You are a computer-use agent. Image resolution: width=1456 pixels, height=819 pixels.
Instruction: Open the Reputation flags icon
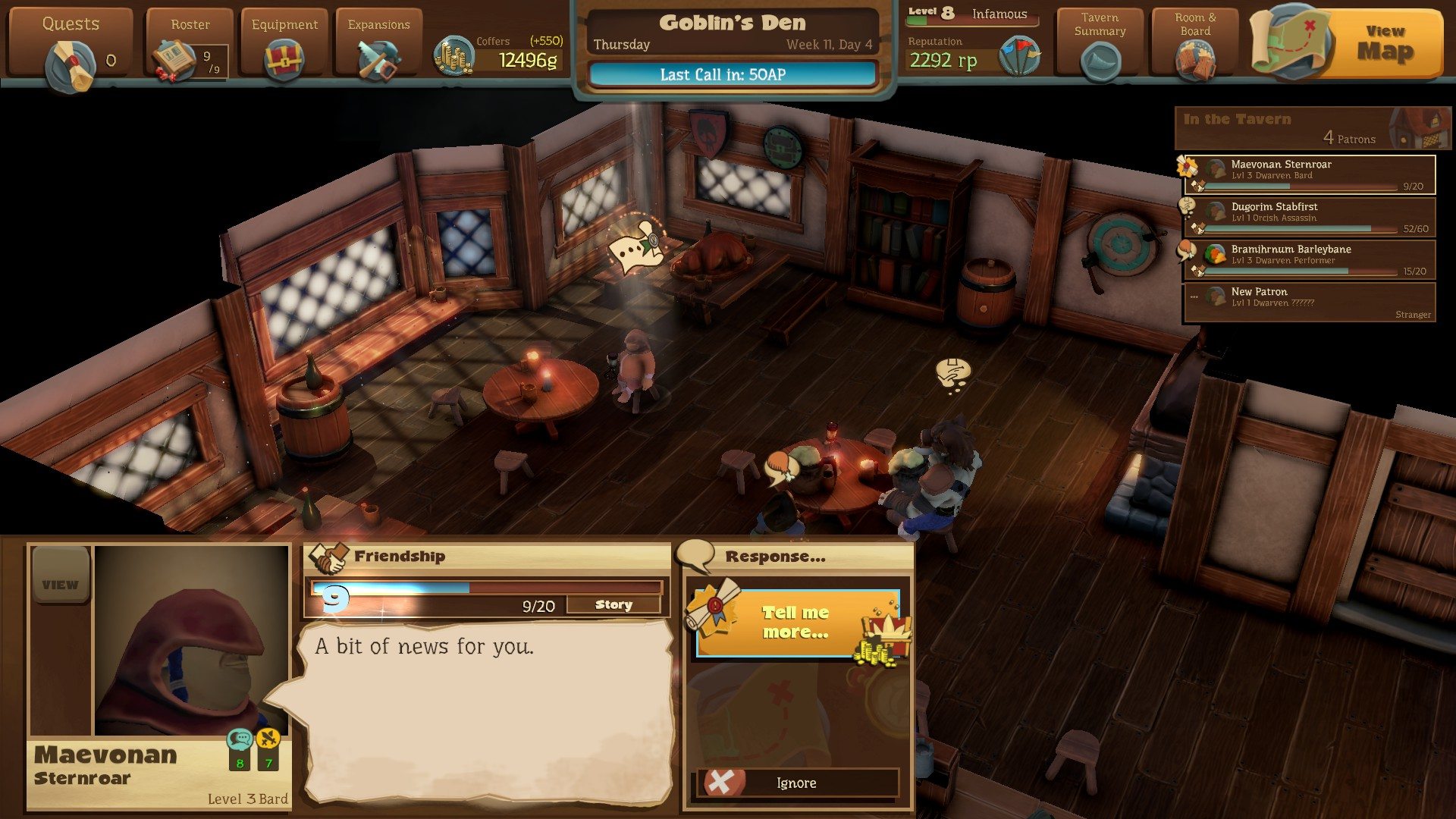pyautogui.click(x=1019, y=56)
